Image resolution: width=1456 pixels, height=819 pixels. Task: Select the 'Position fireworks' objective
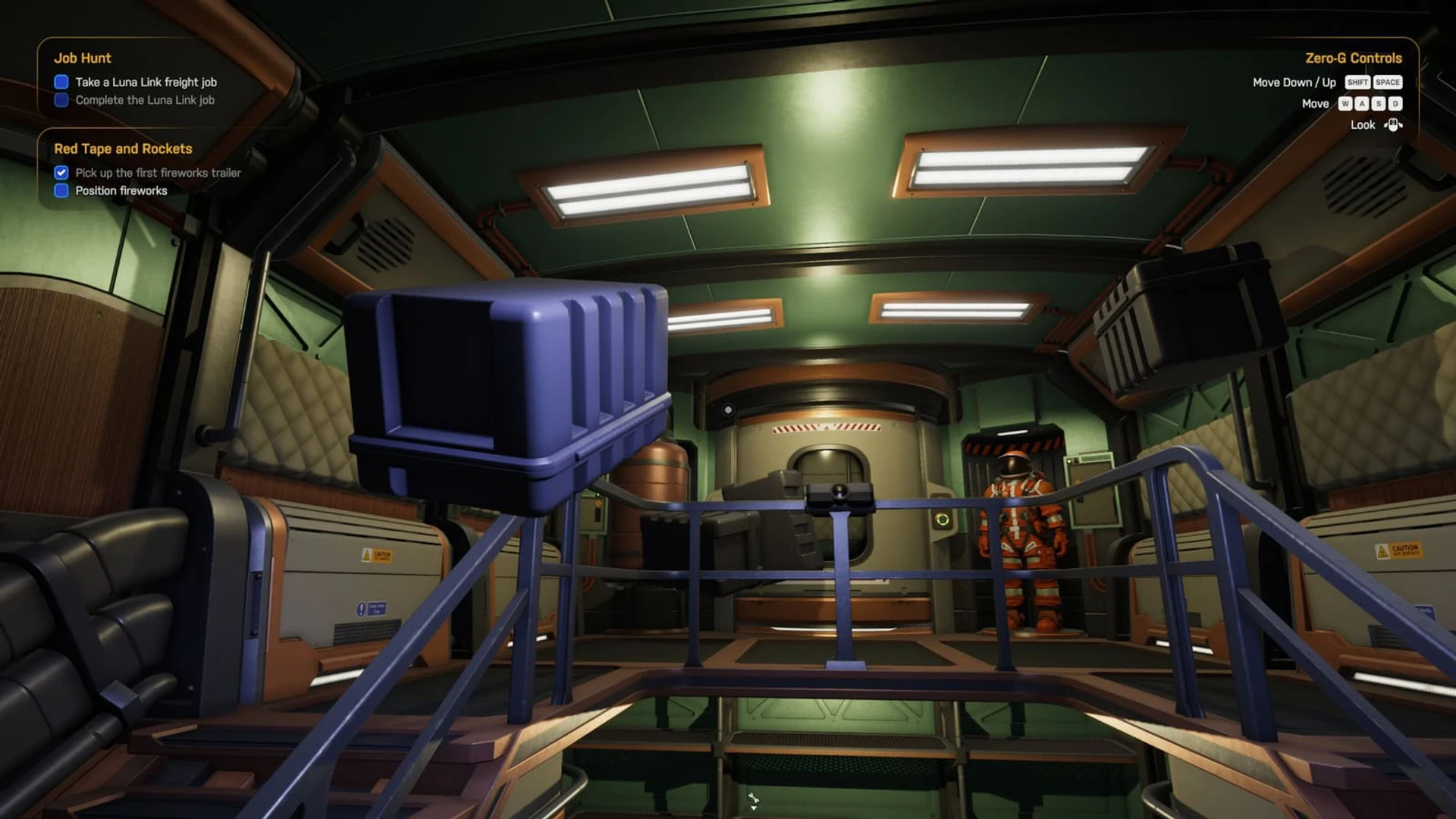click(121, 191)
